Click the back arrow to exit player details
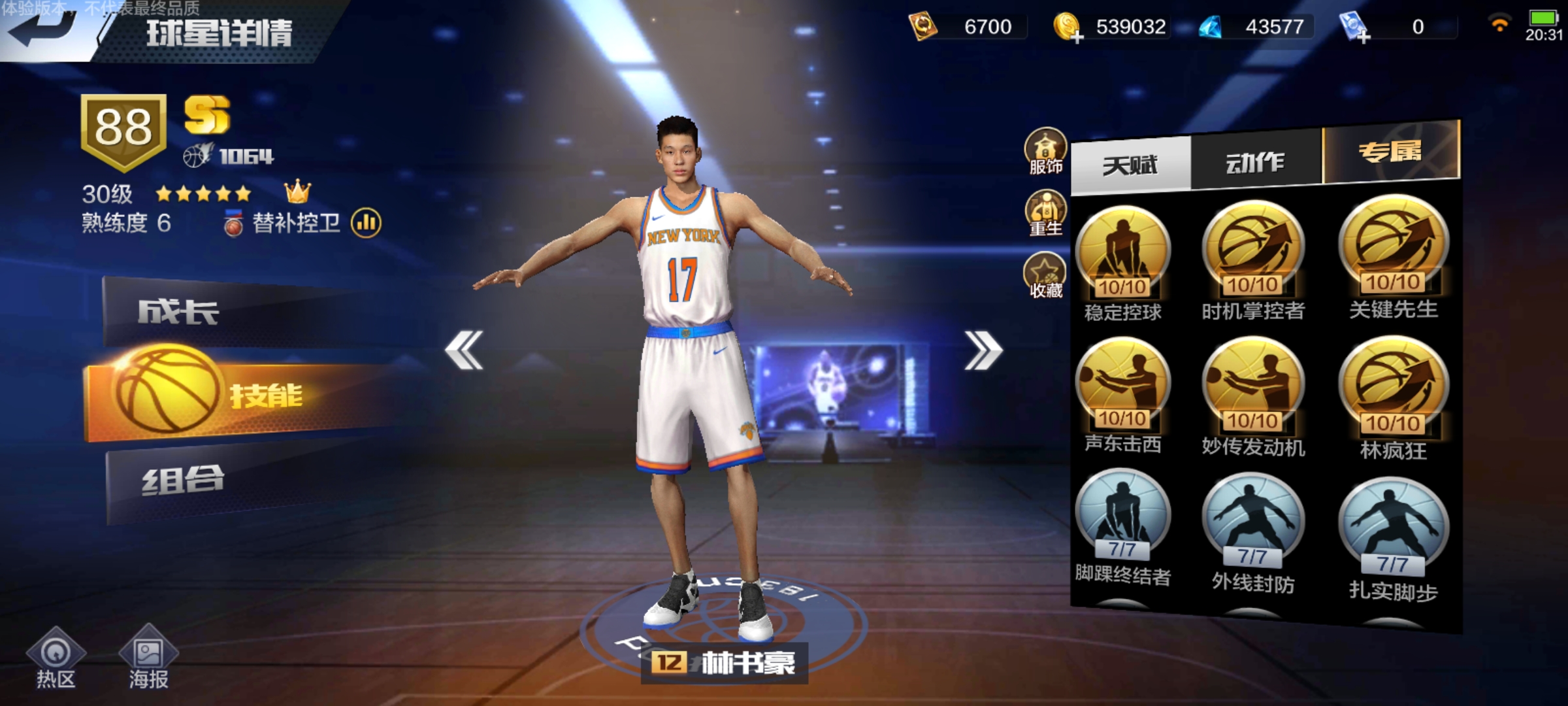Screen dimensions: 1568x706 pyautogui.click(x=39, y=29)
